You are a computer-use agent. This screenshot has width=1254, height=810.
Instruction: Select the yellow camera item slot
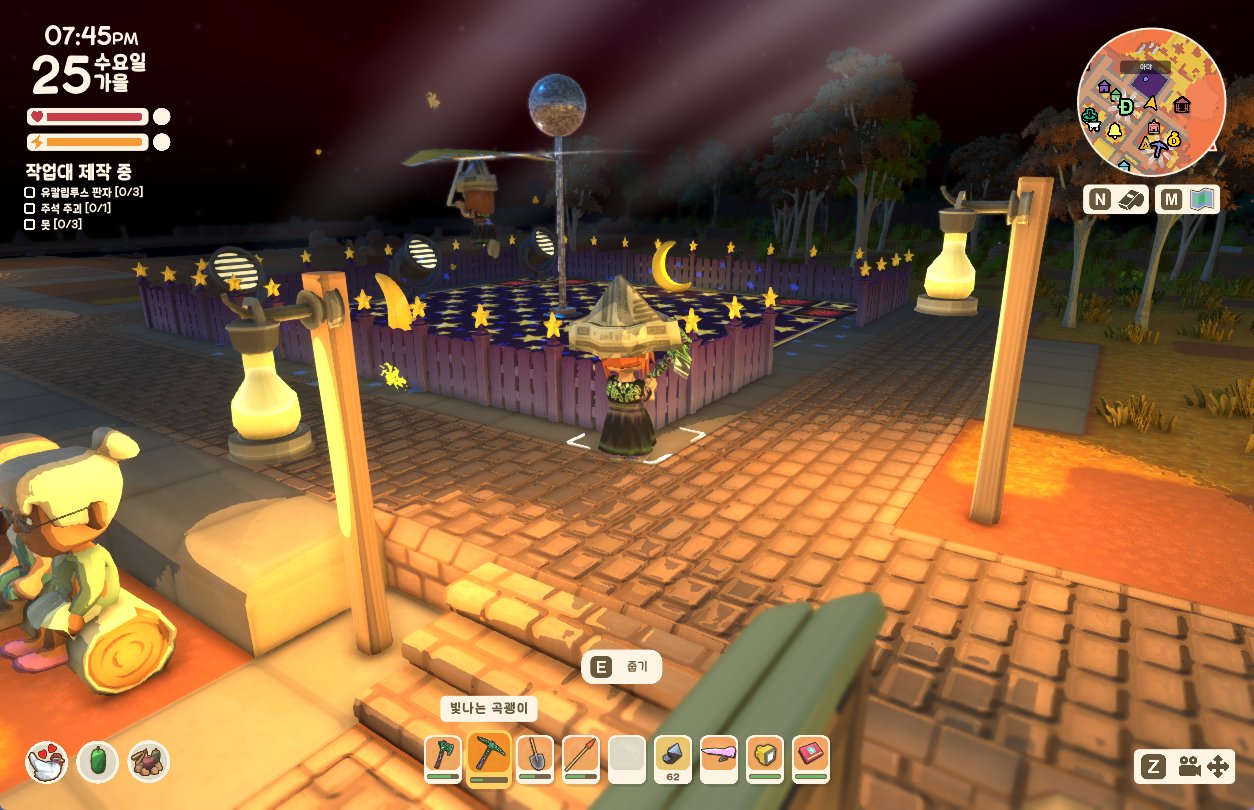click(765, 757)
